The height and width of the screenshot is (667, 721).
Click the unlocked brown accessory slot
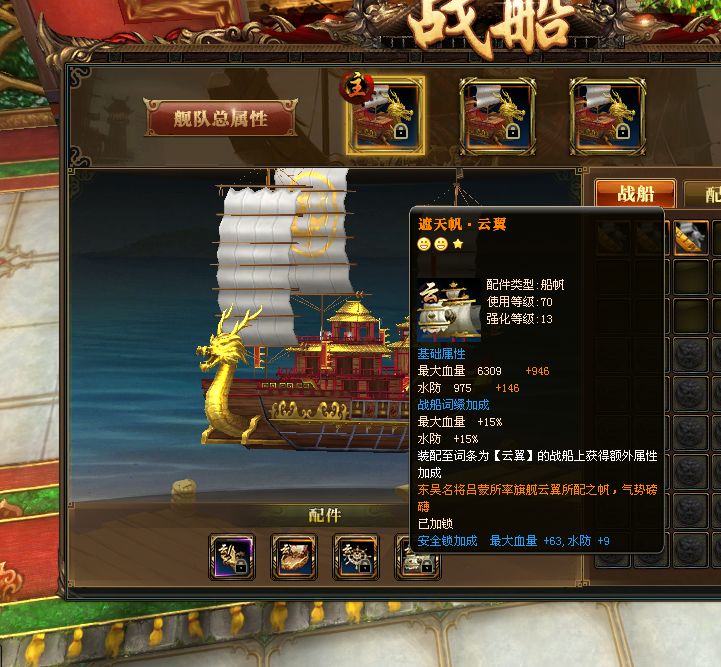pos(294,557)
